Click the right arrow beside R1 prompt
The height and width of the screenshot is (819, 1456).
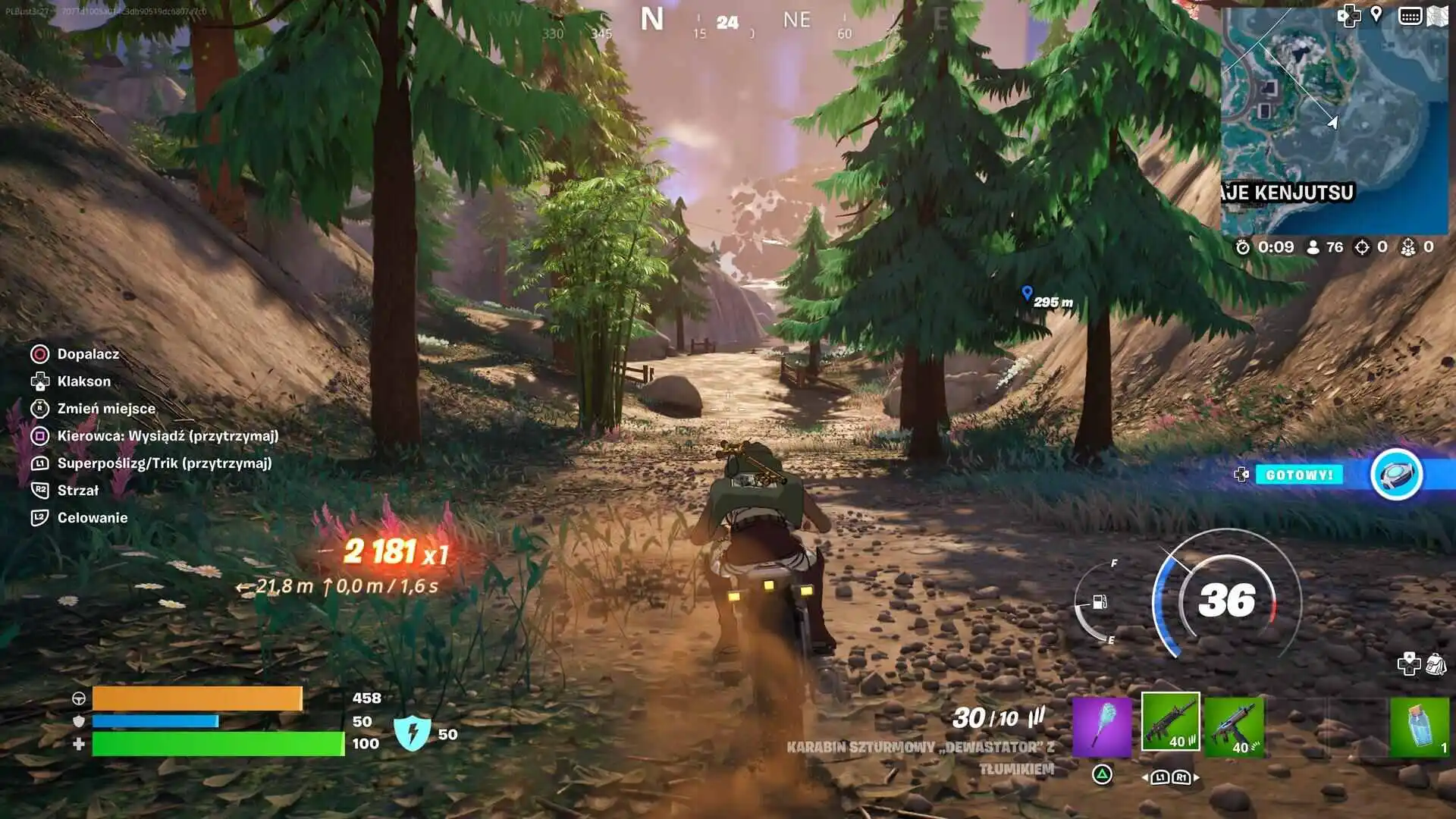(x=1196, y=778)
